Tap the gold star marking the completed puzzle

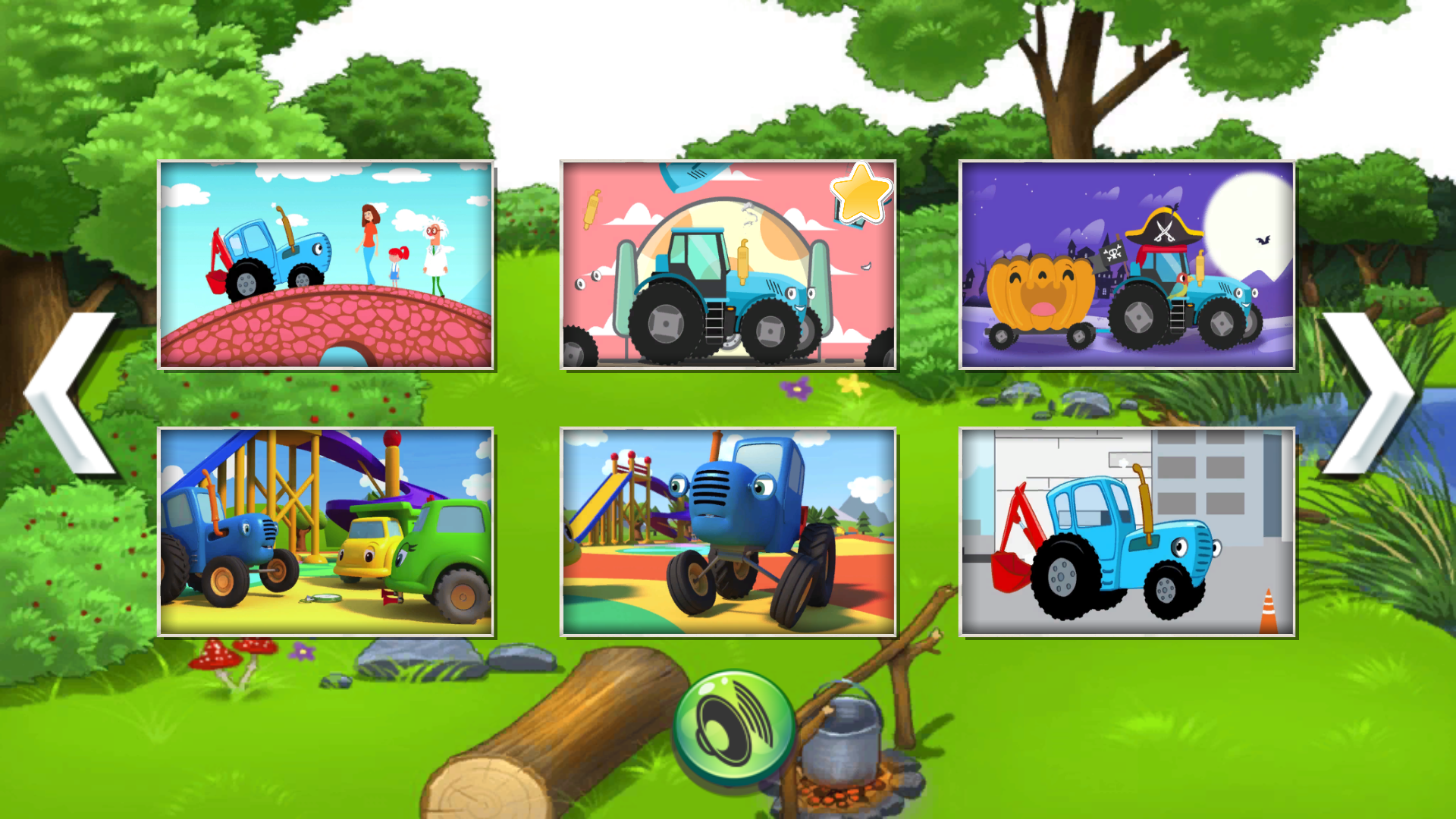pos(861,196)
